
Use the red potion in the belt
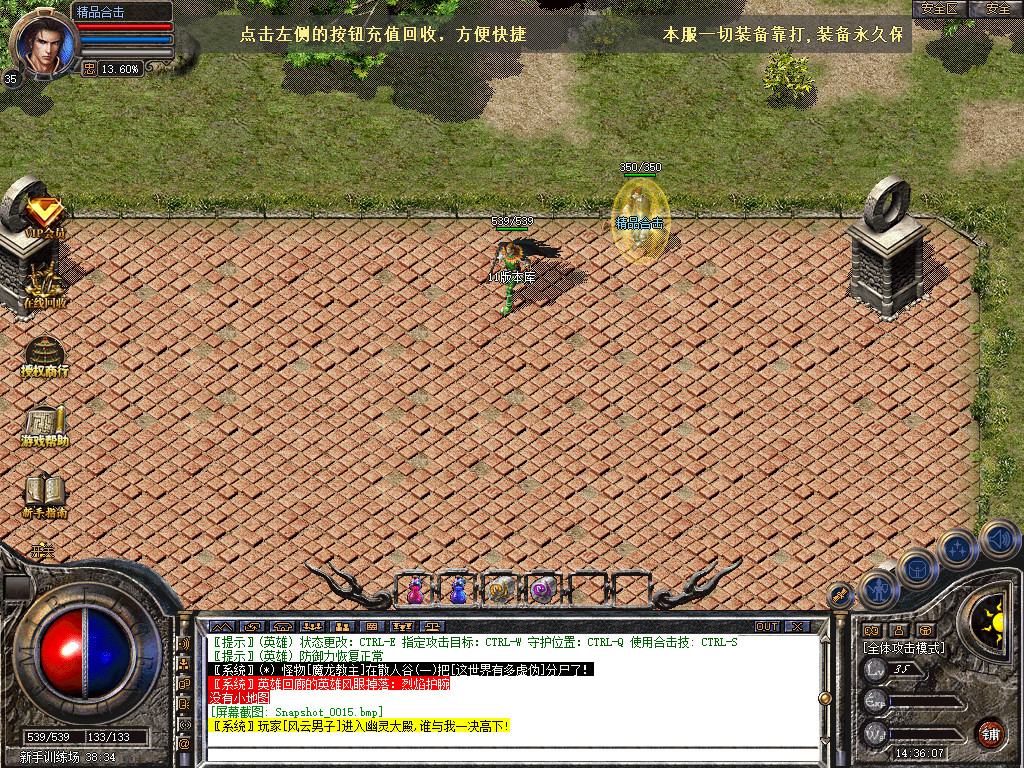[x=415, y=592]
